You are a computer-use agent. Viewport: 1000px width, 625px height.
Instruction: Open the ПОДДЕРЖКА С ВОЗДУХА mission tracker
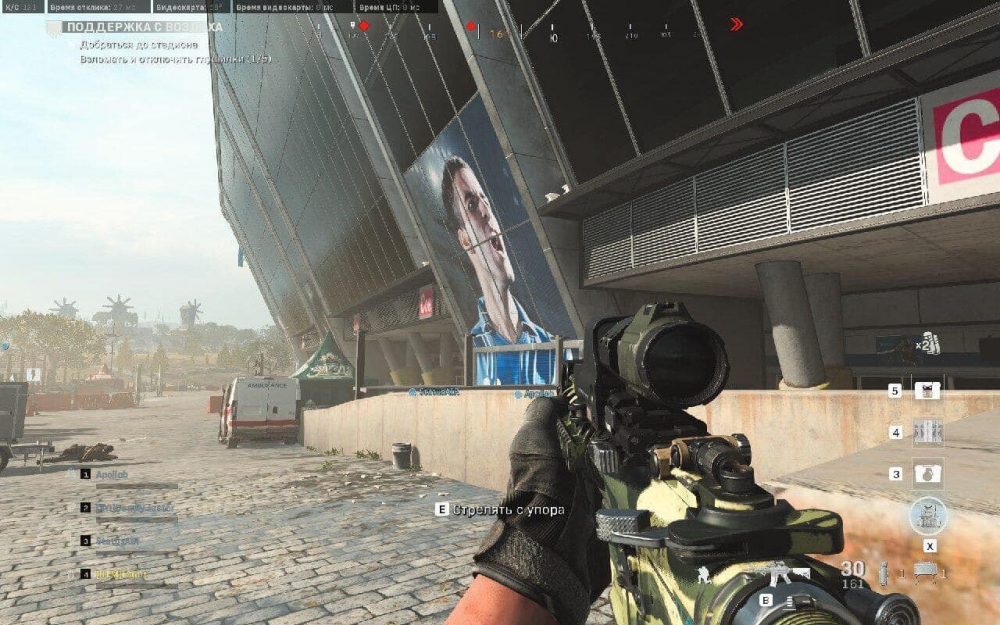coord(143,27)
